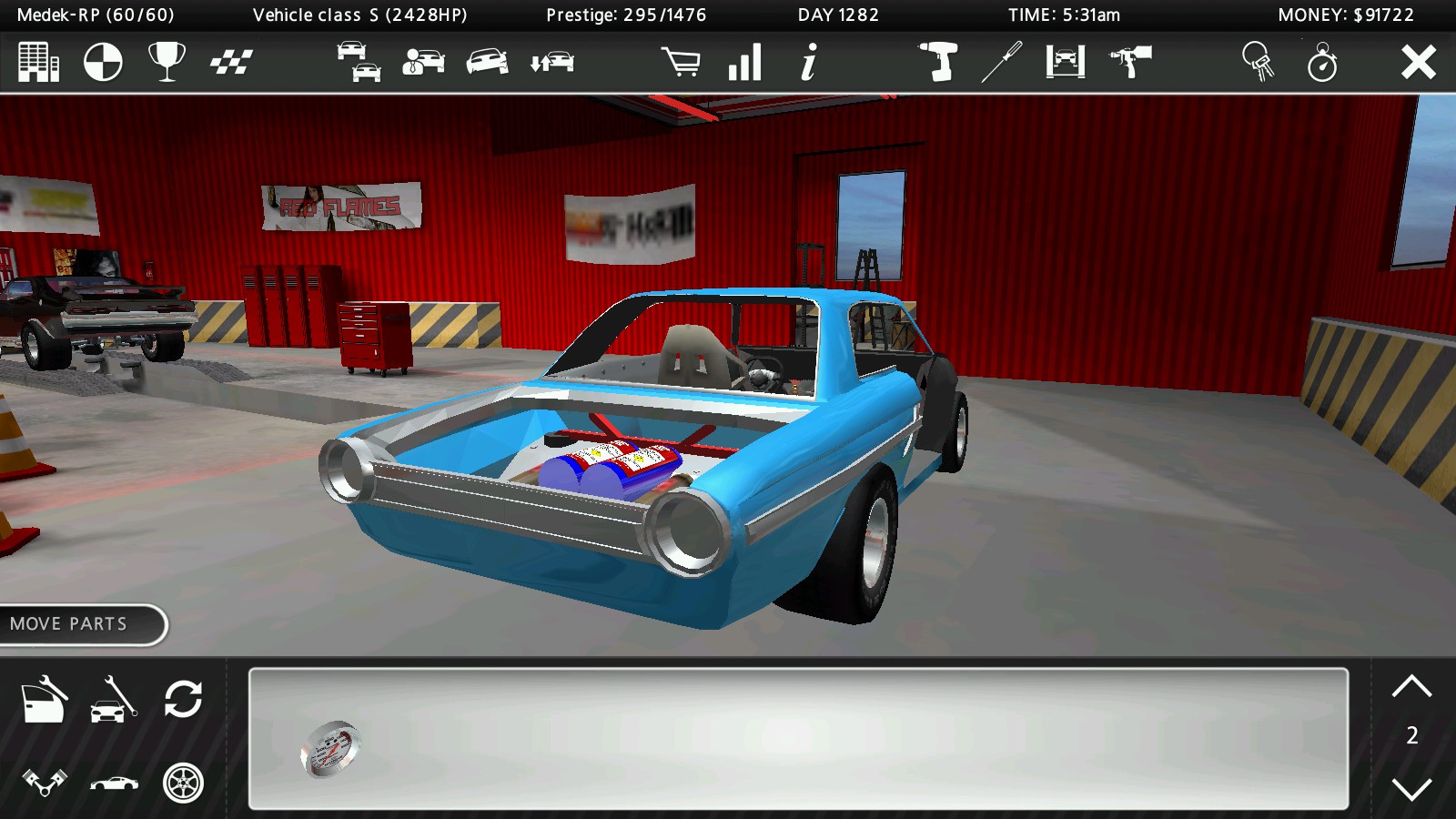
Task: Collapse the parts list with the down chevron
Action: pyautogui.click(x=1412, y=791)
